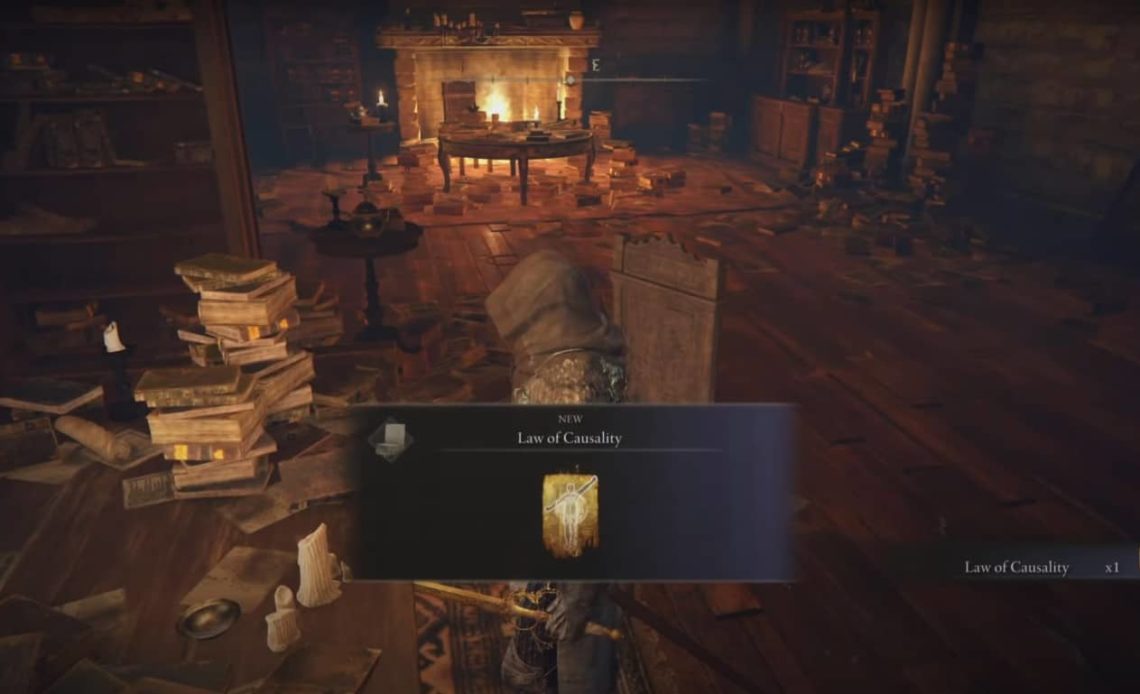Viewport: 1140px width, 694px height.
Task: Select the Law of Causality x1 pickup log entry
Action: point(1040,567)
